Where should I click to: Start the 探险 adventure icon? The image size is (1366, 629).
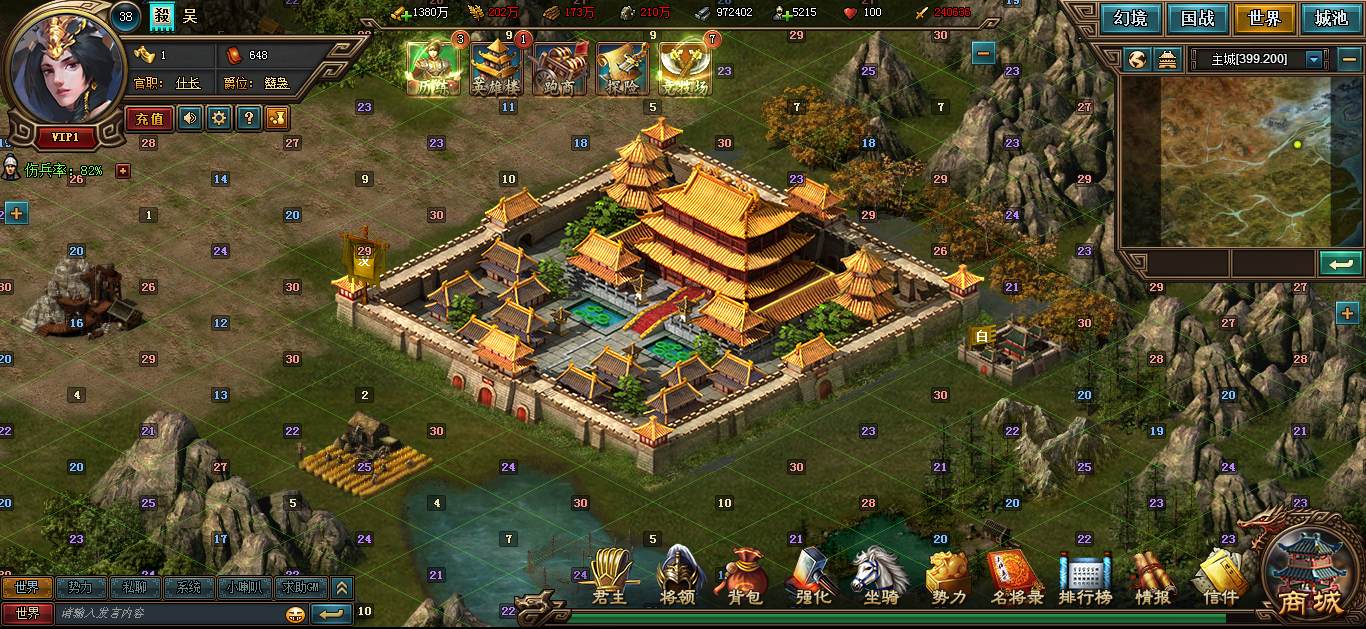[x=621, y=68]
